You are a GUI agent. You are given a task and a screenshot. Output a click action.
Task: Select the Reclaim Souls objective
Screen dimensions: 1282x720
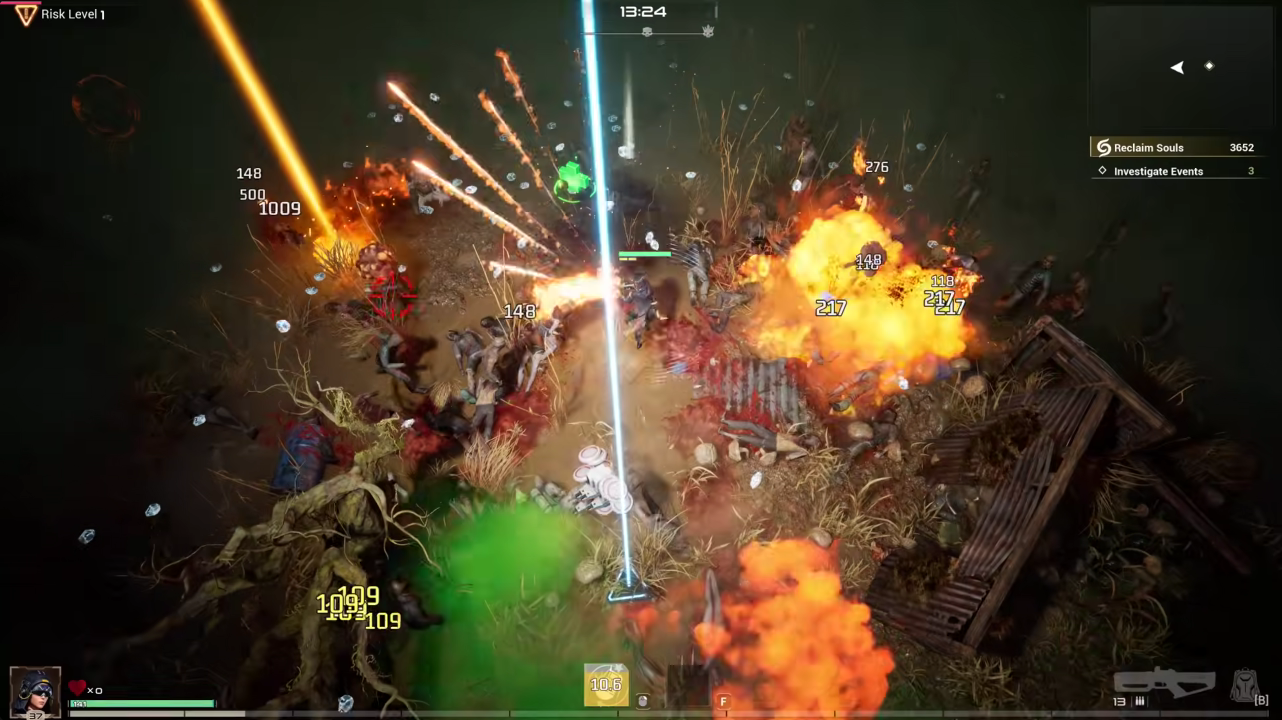[1171, 148]
